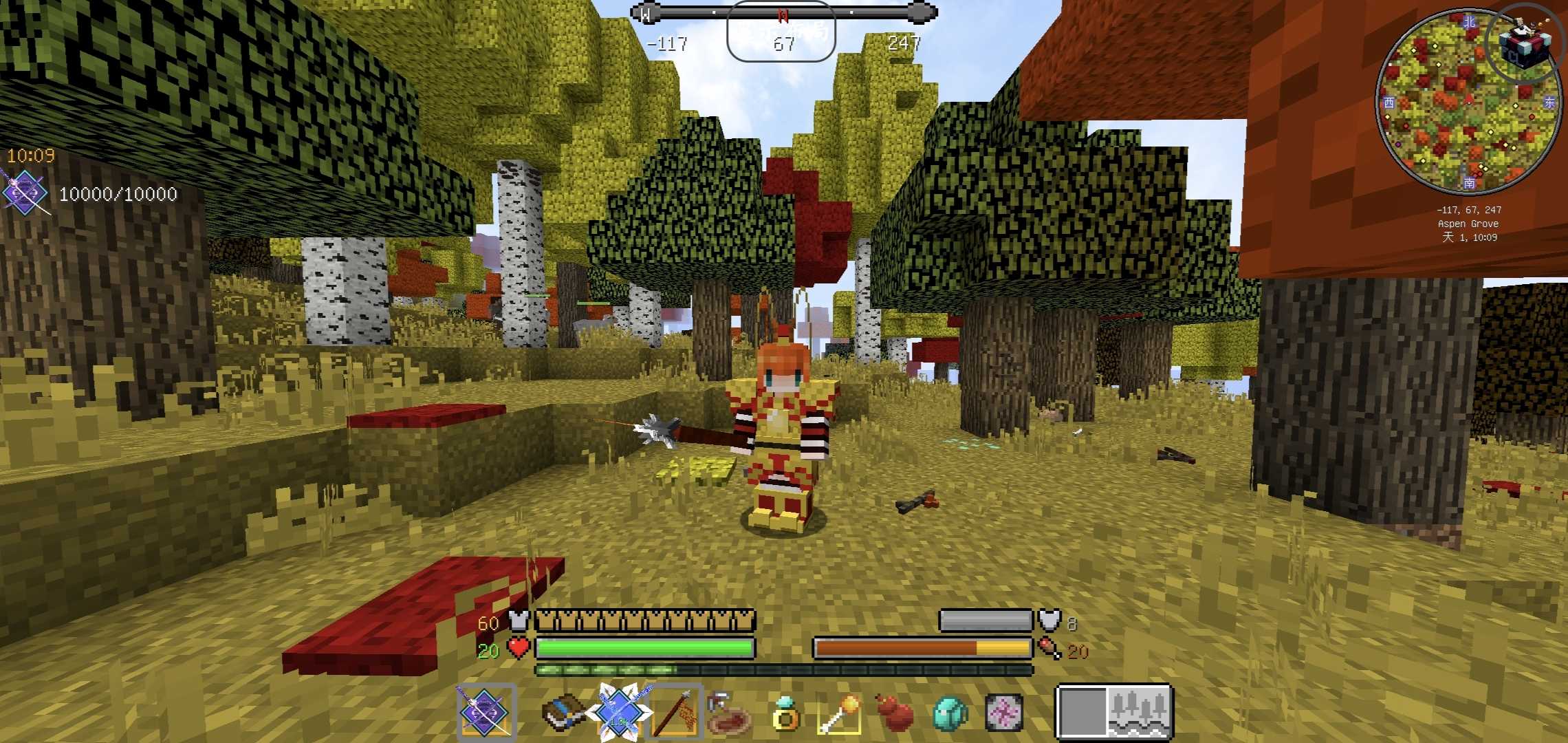The height and width of the screenshot is (743, 1568).
Task: Select the red gourd hotbar item
Action: pyautogui.click(x=895, y=713)
